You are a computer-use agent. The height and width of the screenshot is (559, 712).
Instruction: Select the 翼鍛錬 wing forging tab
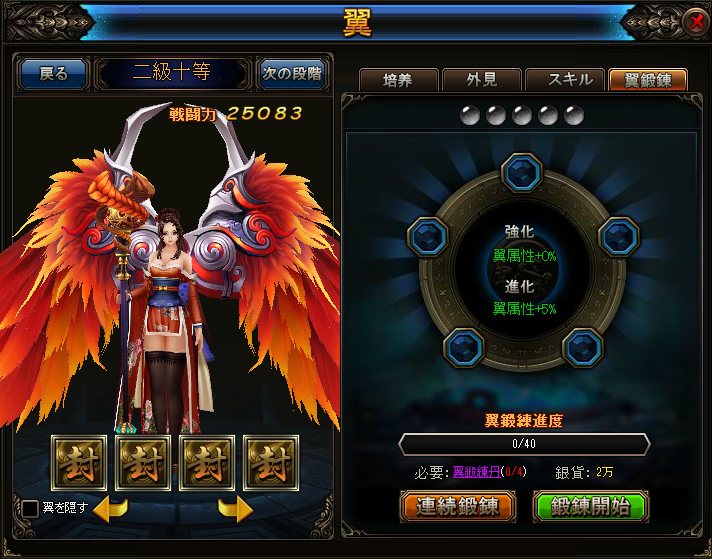point(647,81)
